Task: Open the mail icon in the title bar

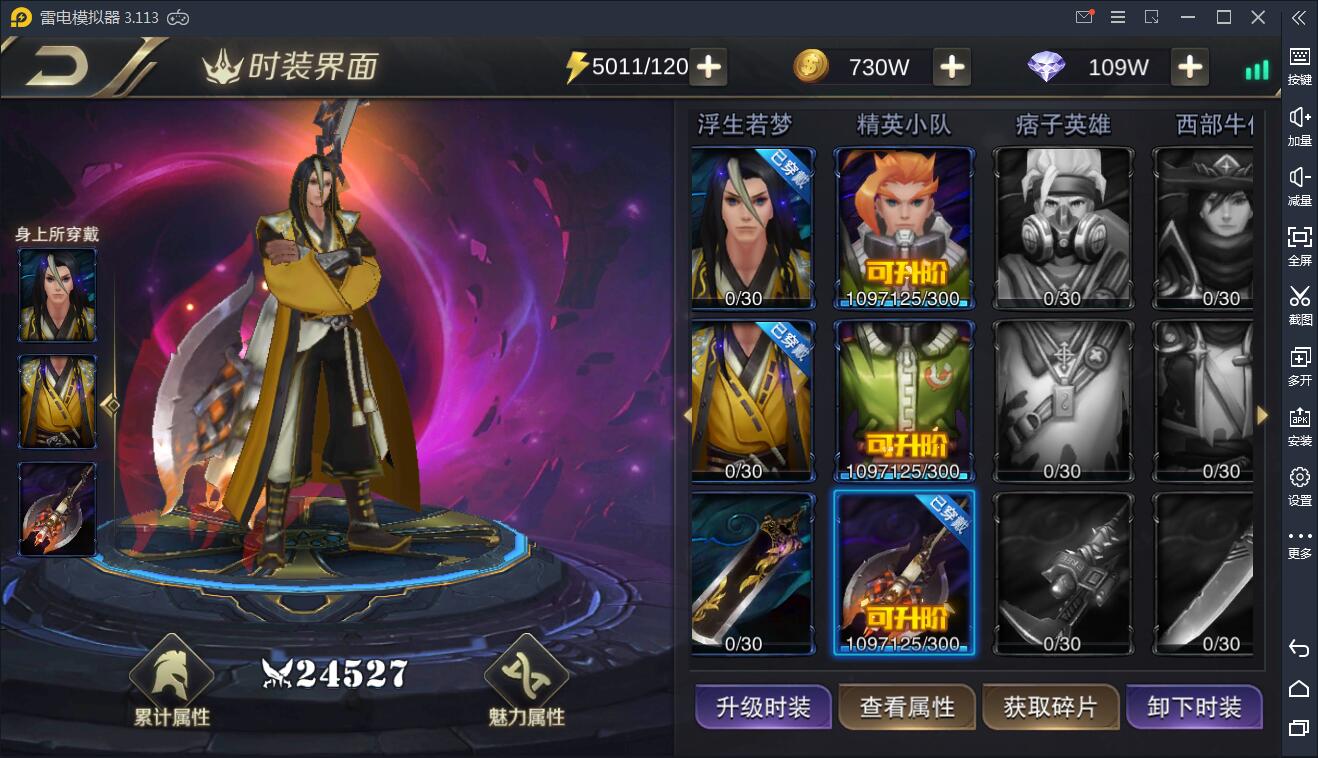Action: tap(1084, 17)
